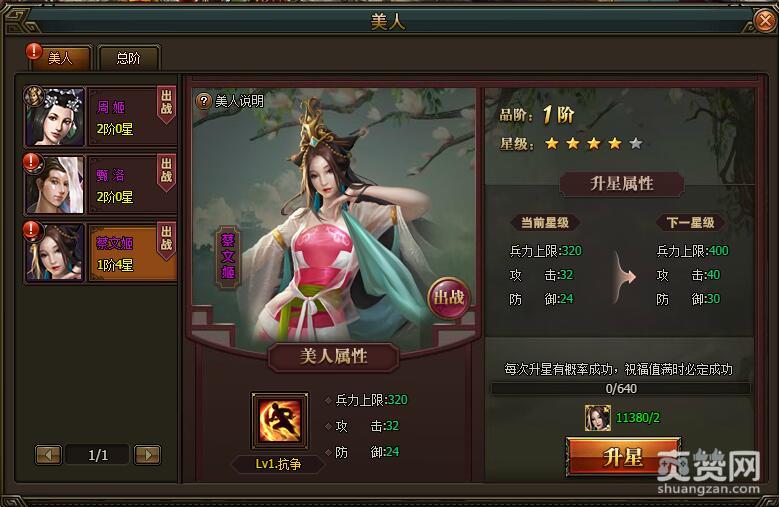Switch to the 美人 tab
Viewport: 779px width, 507px height.
tap(61, 58)
